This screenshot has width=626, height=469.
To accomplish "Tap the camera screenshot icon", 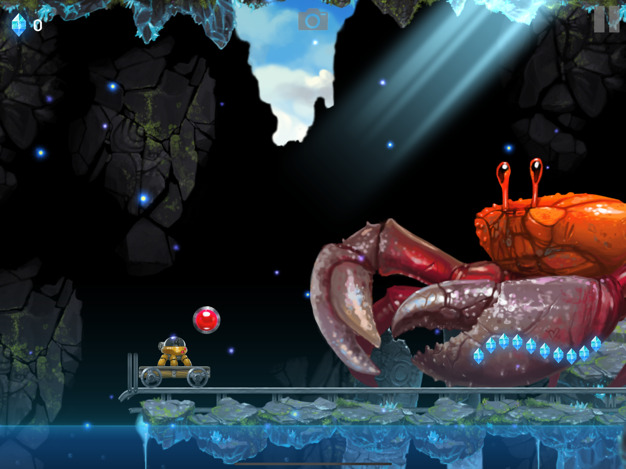I will click(313, 20).
